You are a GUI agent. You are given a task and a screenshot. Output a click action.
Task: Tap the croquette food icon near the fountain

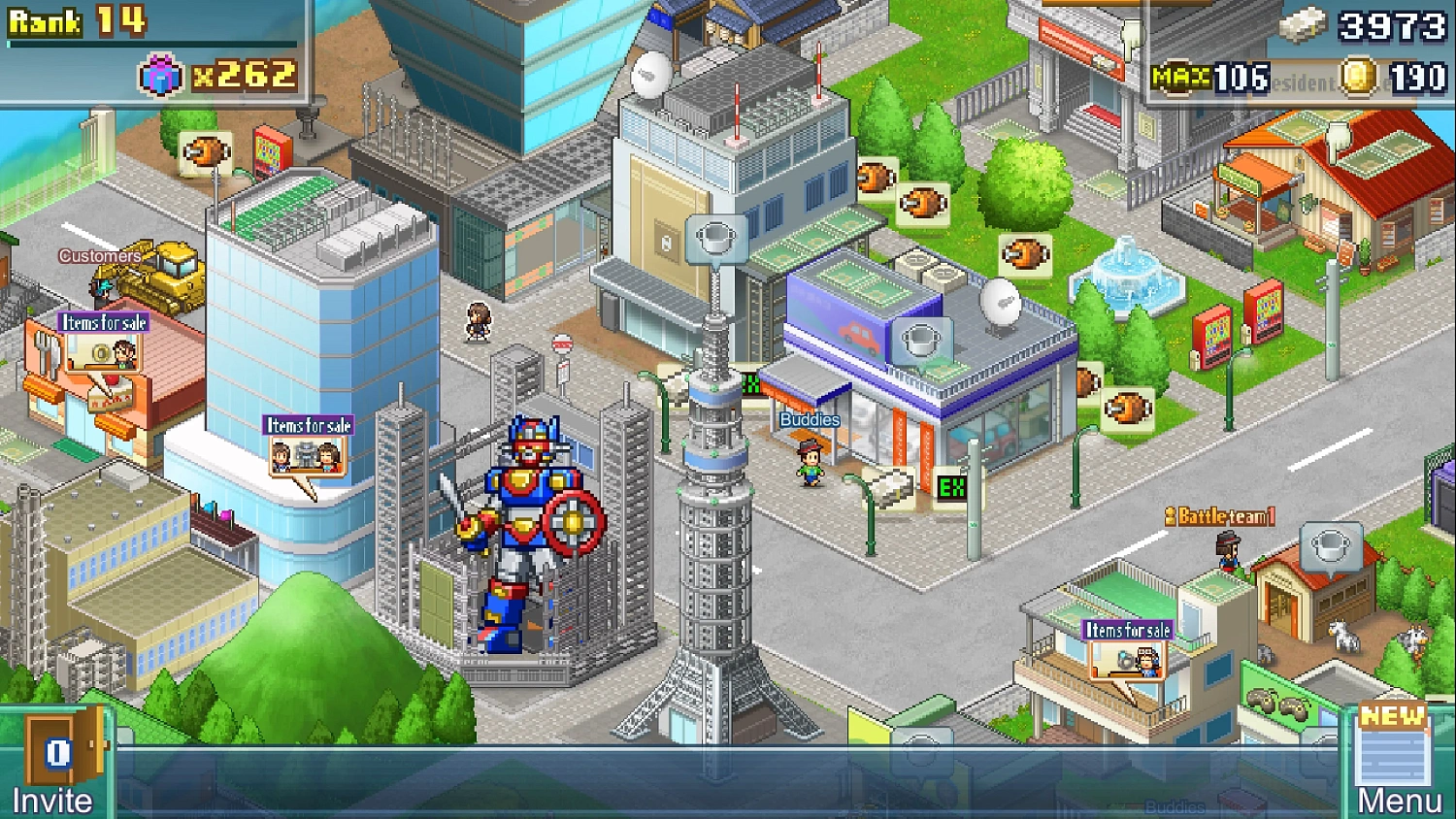pos(1024,253)
